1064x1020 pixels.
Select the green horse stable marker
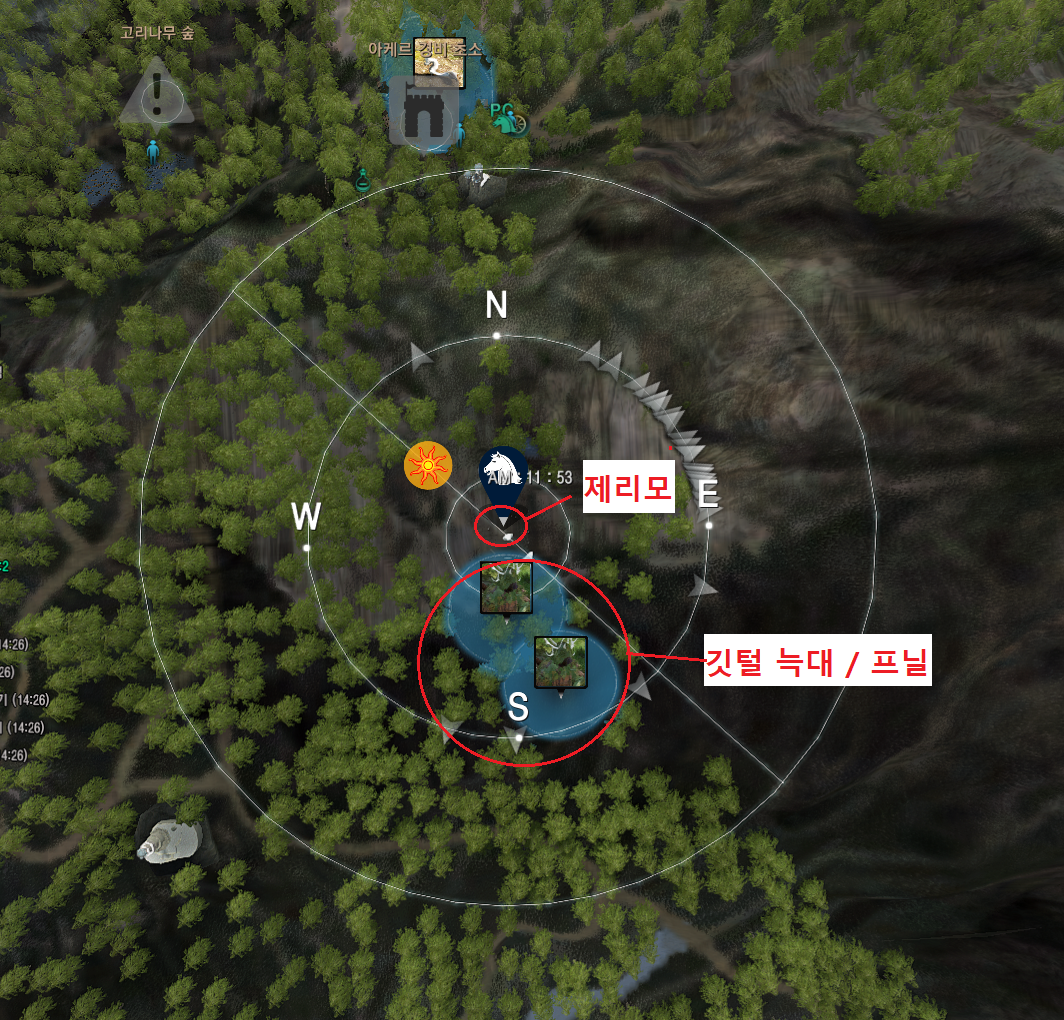point(507,119)
